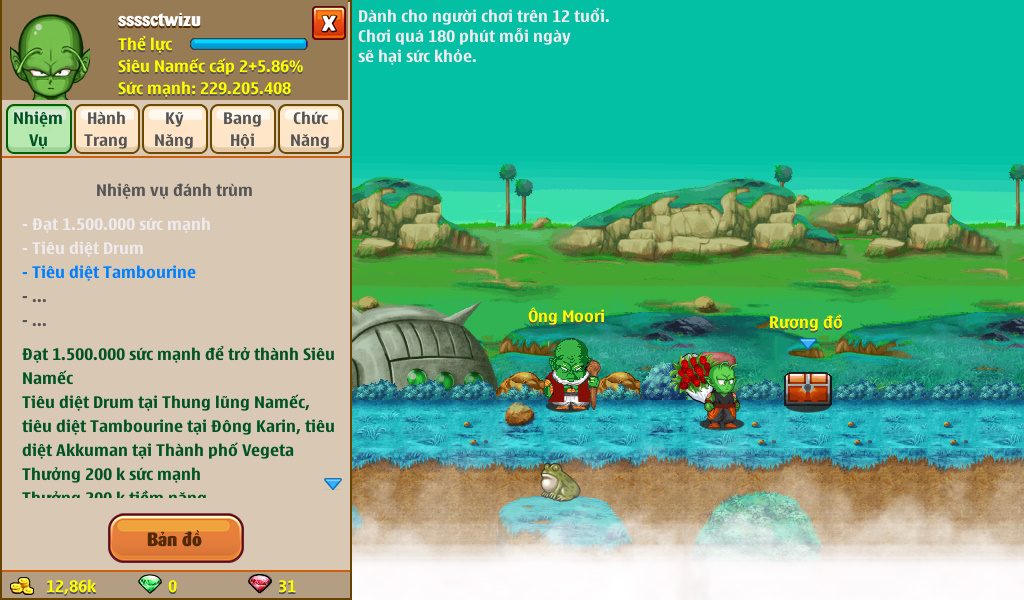Click the gold coins currency icon

(x=21, y=586)
